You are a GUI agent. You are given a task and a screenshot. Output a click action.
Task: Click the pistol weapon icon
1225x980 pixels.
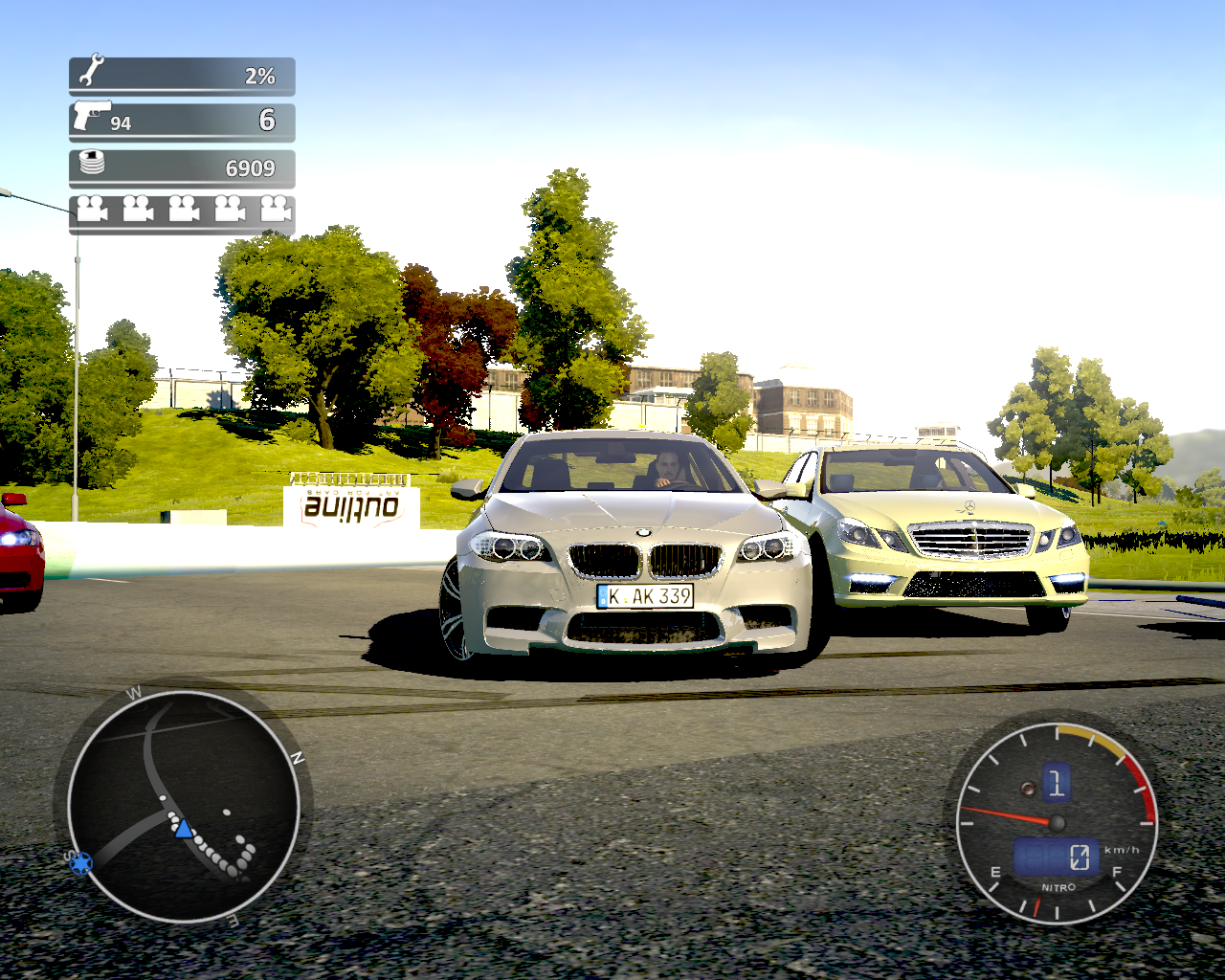tap(90, 116)
